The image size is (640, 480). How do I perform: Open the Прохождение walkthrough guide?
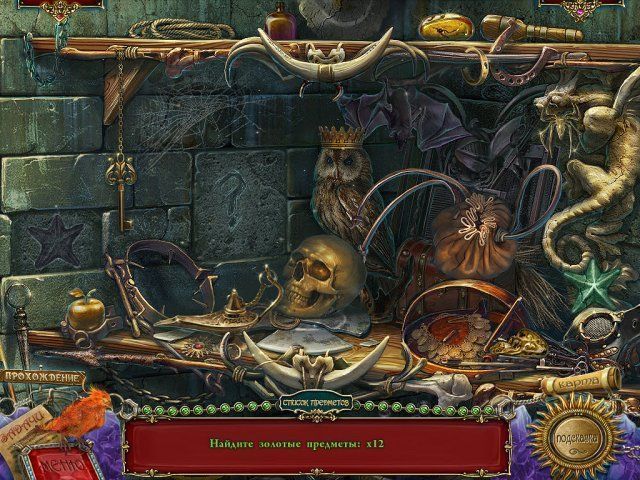(42, 377)
